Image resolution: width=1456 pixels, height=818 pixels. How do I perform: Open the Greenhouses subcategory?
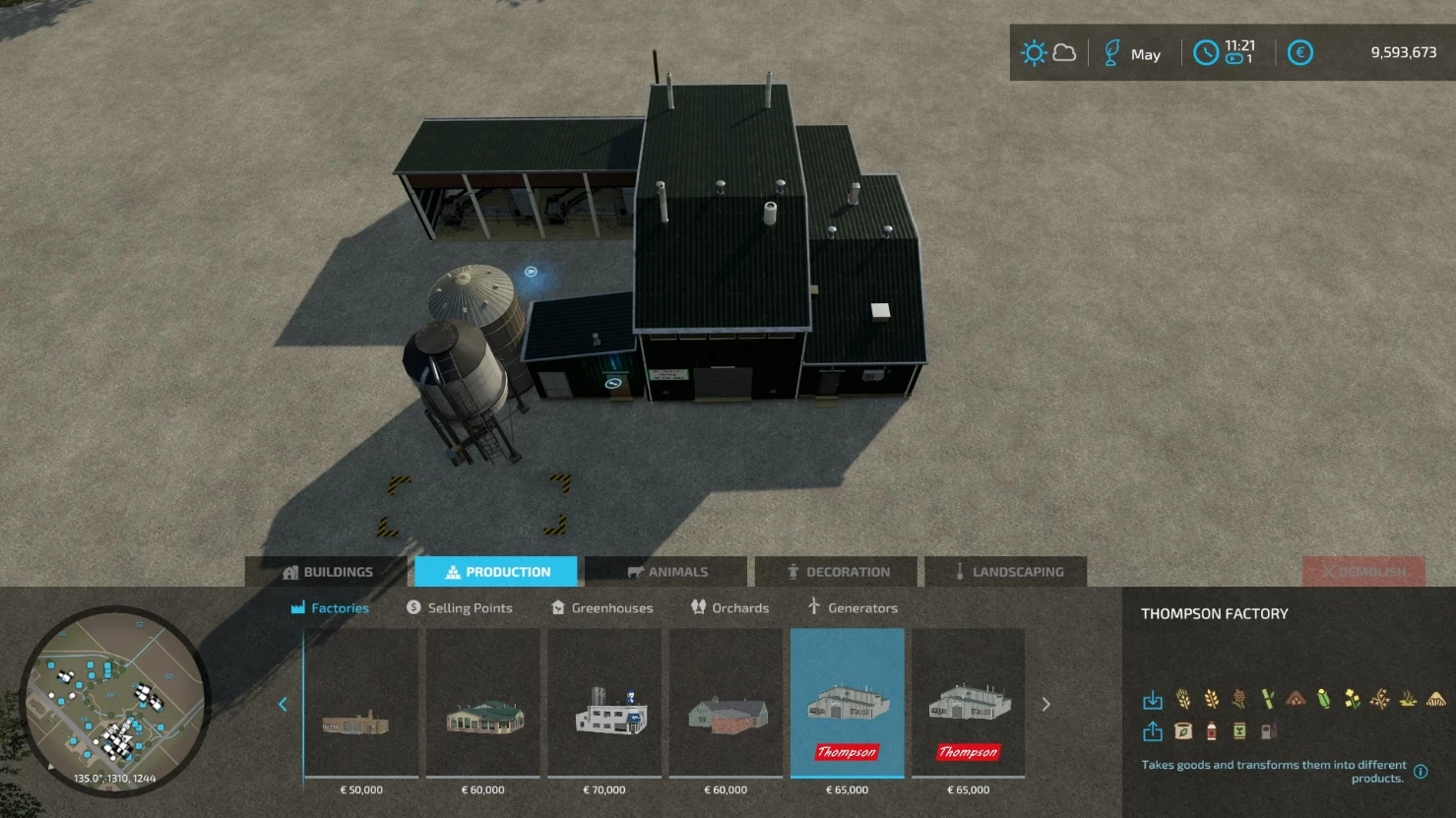click(601, 608)
